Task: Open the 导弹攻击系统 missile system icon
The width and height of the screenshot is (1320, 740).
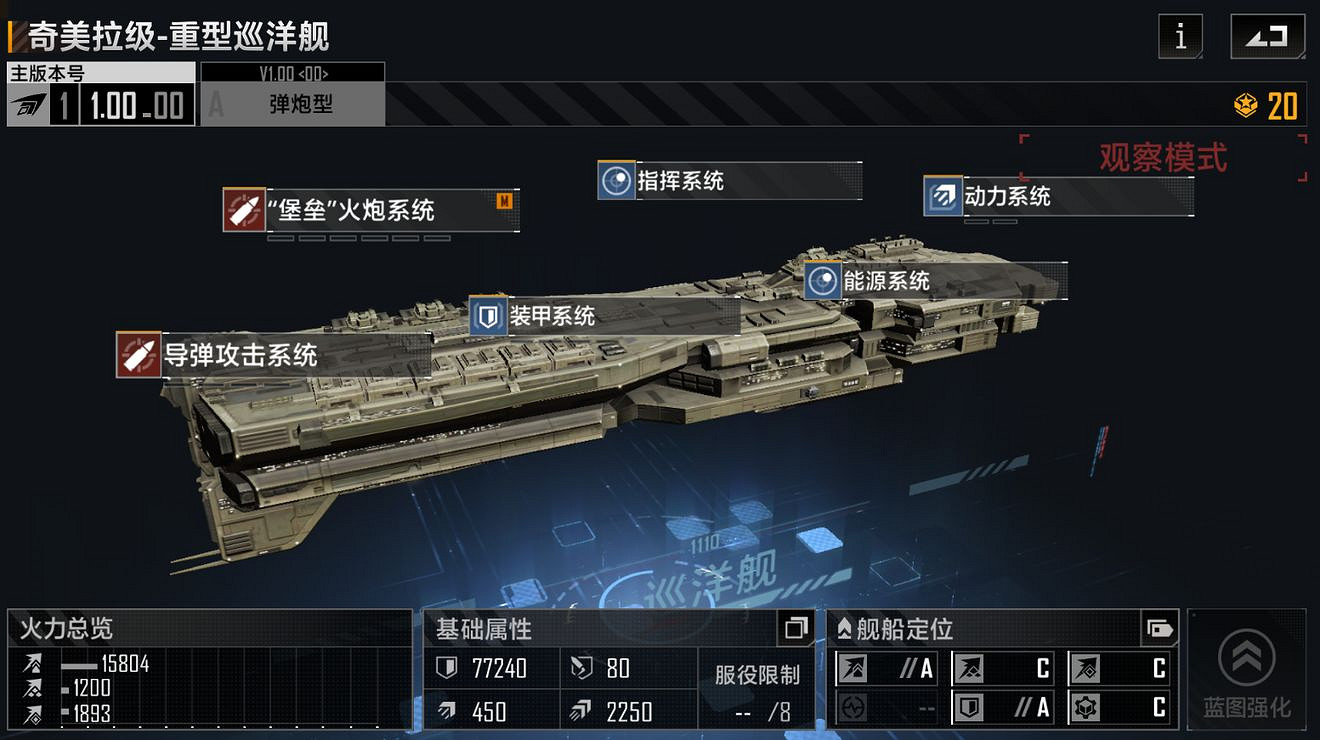Action: [x=137, y=354]
